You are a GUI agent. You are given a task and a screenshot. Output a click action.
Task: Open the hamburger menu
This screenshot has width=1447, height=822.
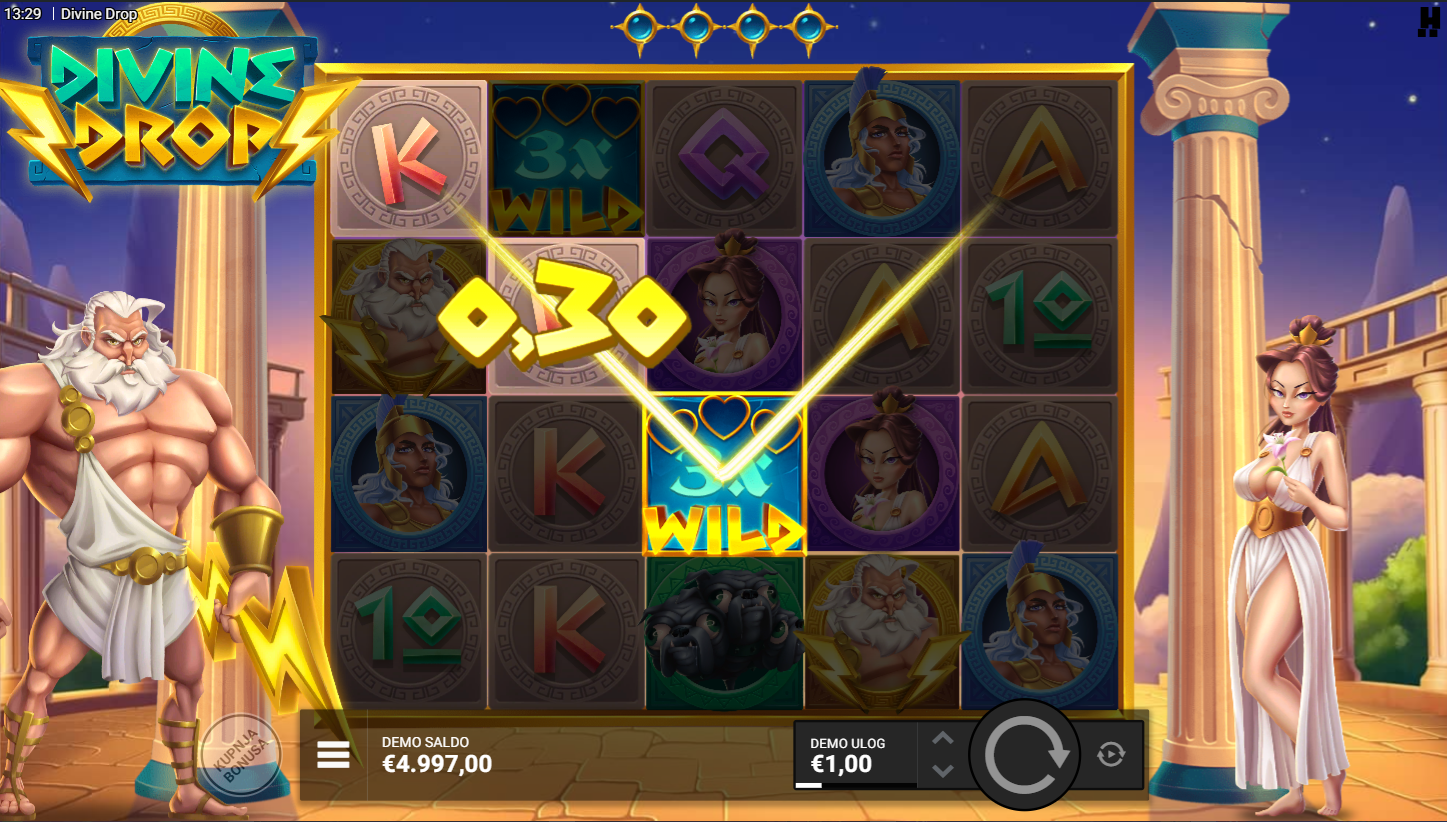[333, 755]
